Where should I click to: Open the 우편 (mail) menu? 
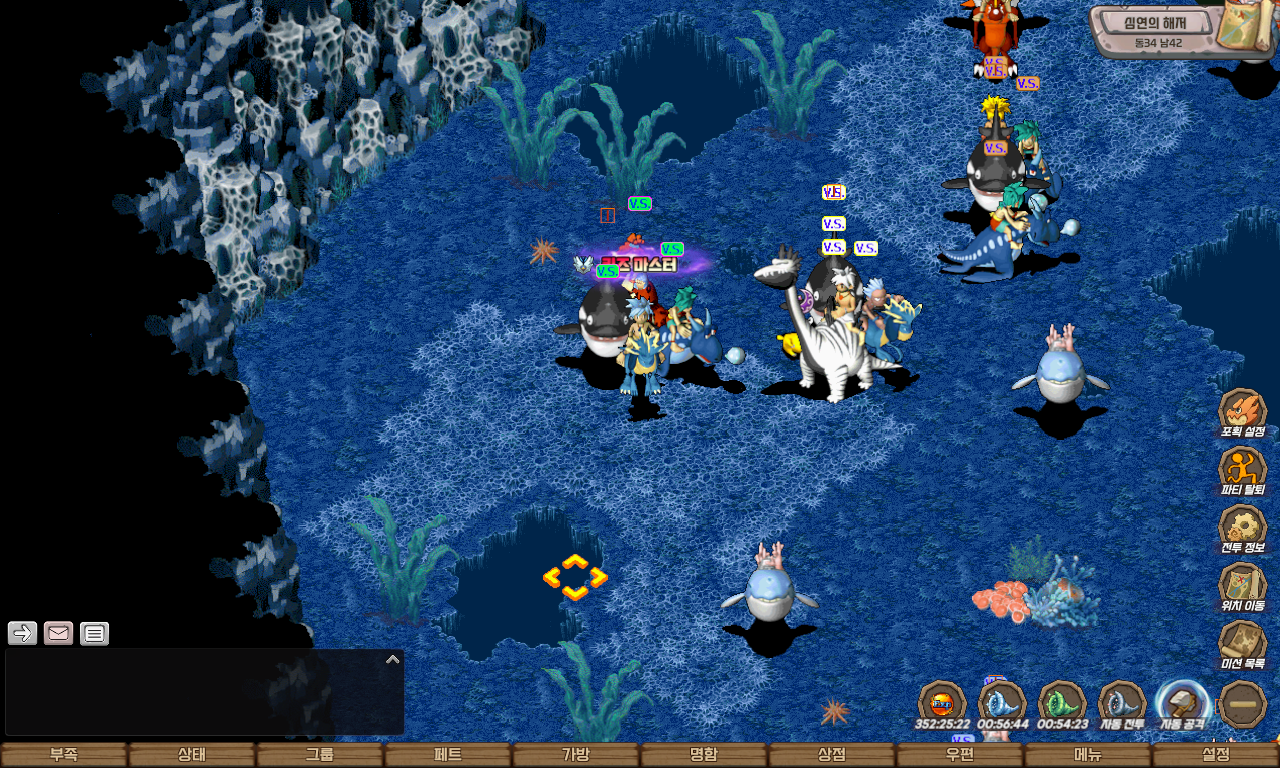coord(960,755)
